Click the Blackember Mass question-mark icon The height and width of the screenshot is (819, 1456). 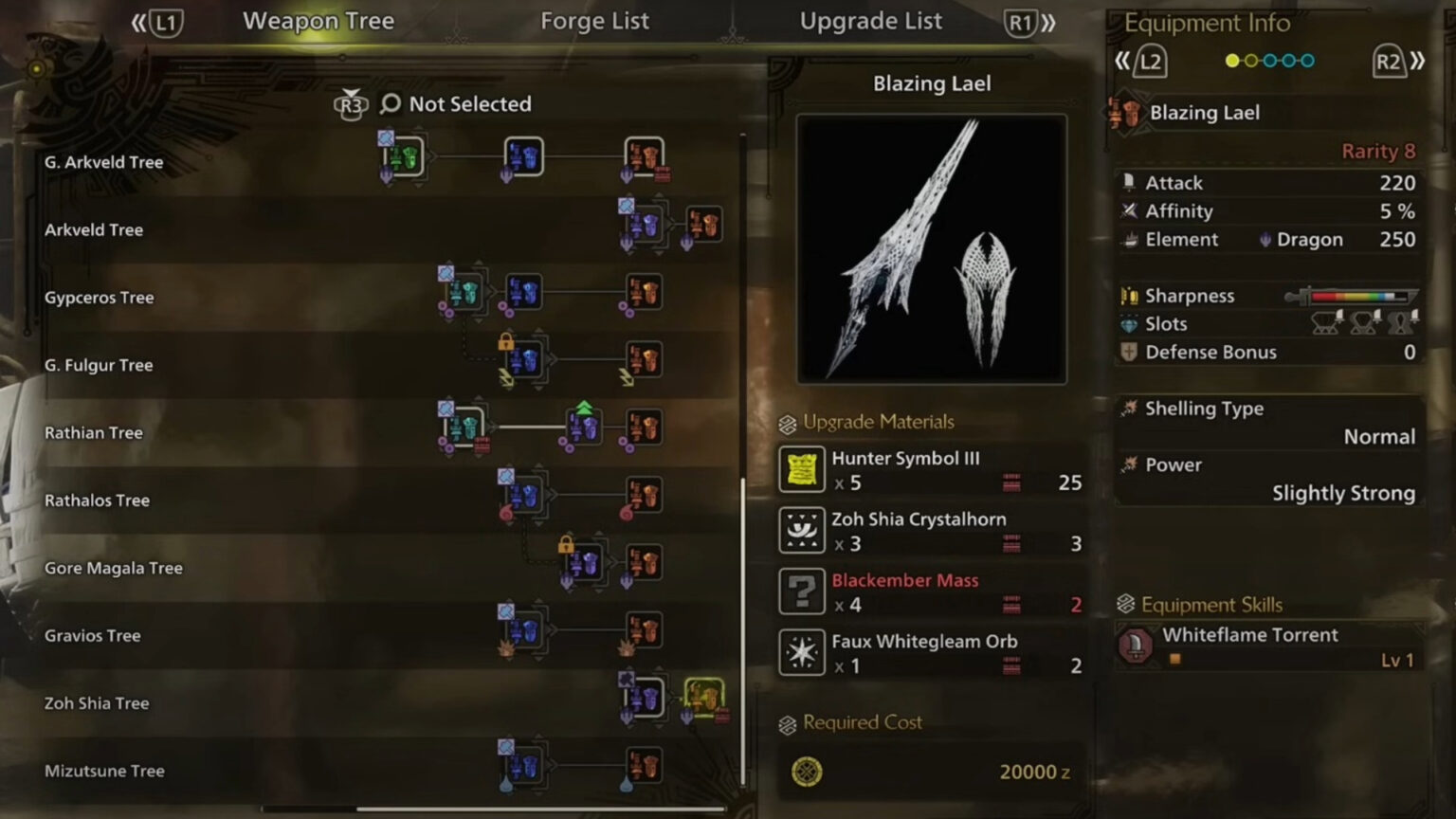point(801,592)
